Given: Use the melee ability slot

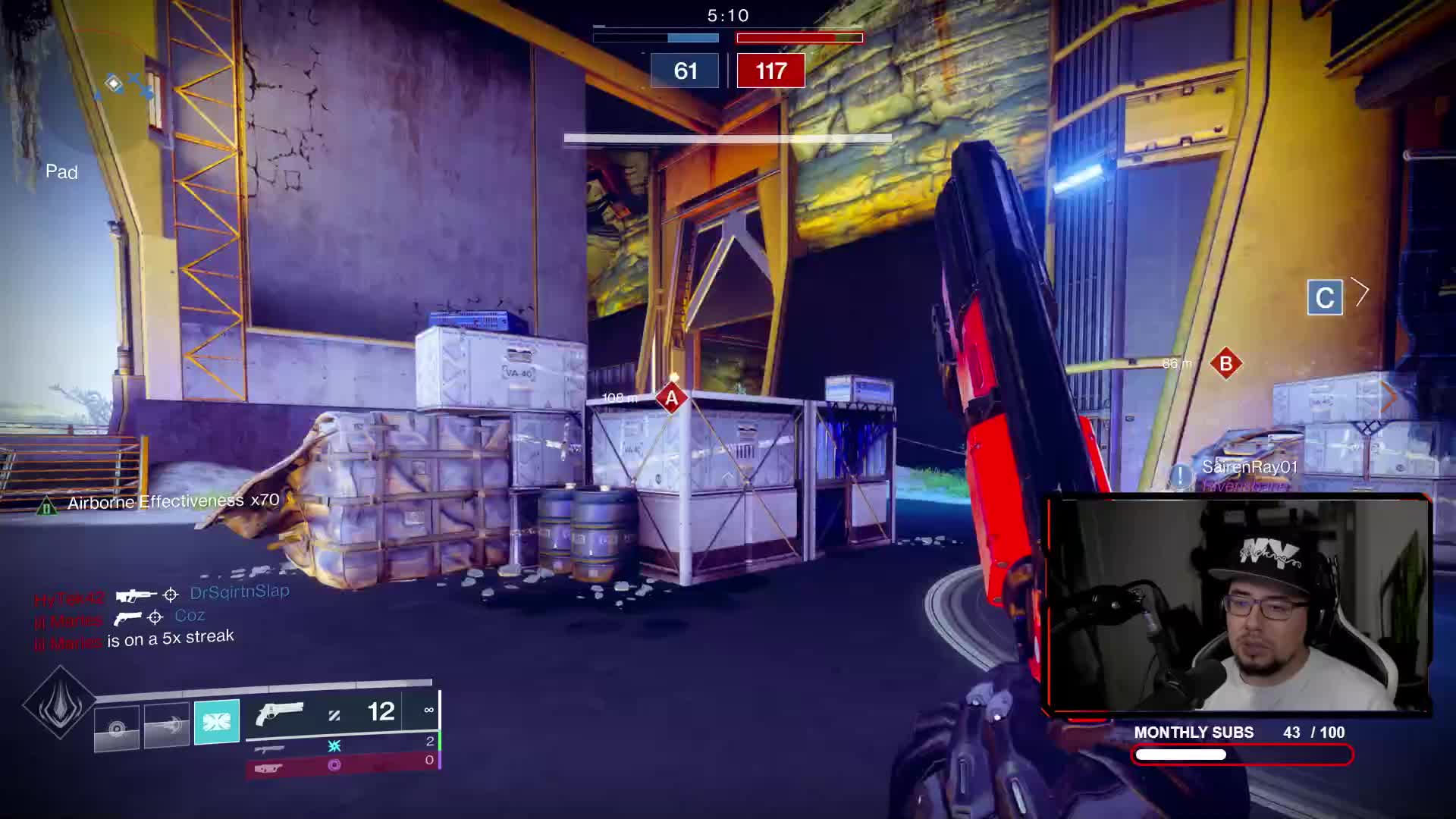Looking at the screenshot, I should pos(166,726).
